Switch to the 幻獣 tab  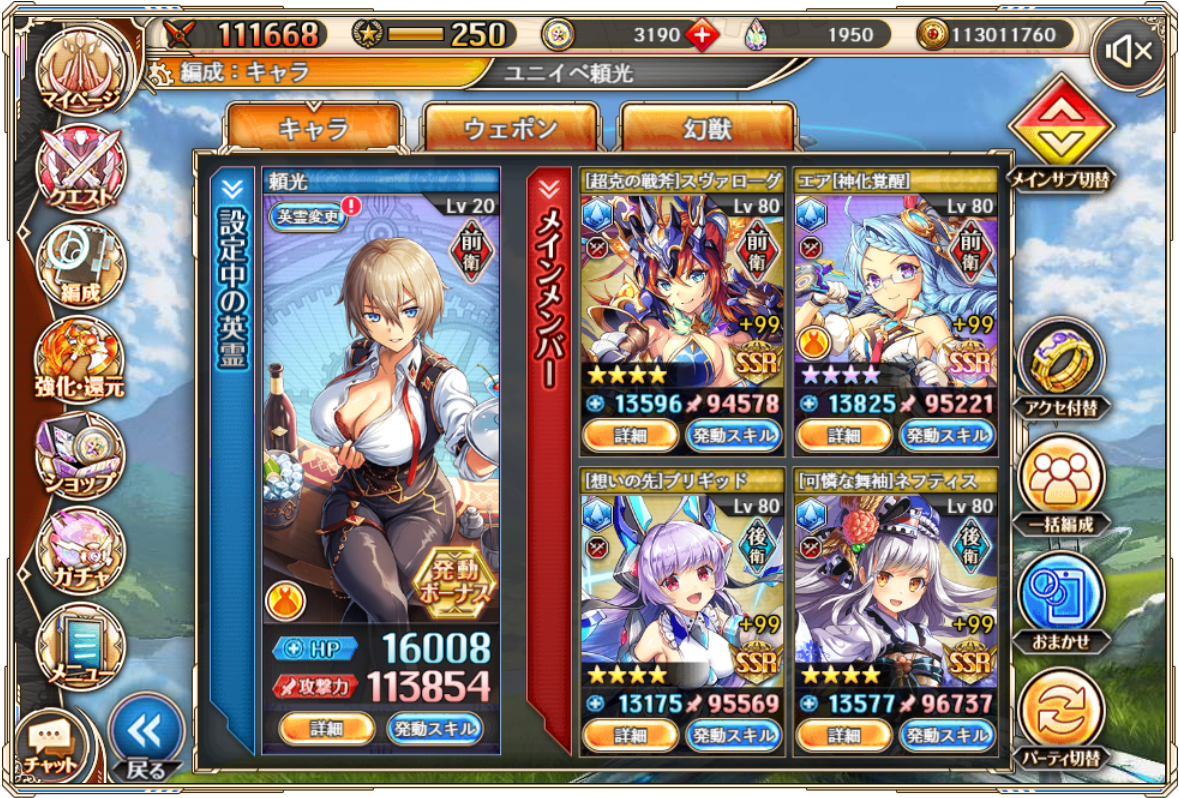[x=707, y=128]
